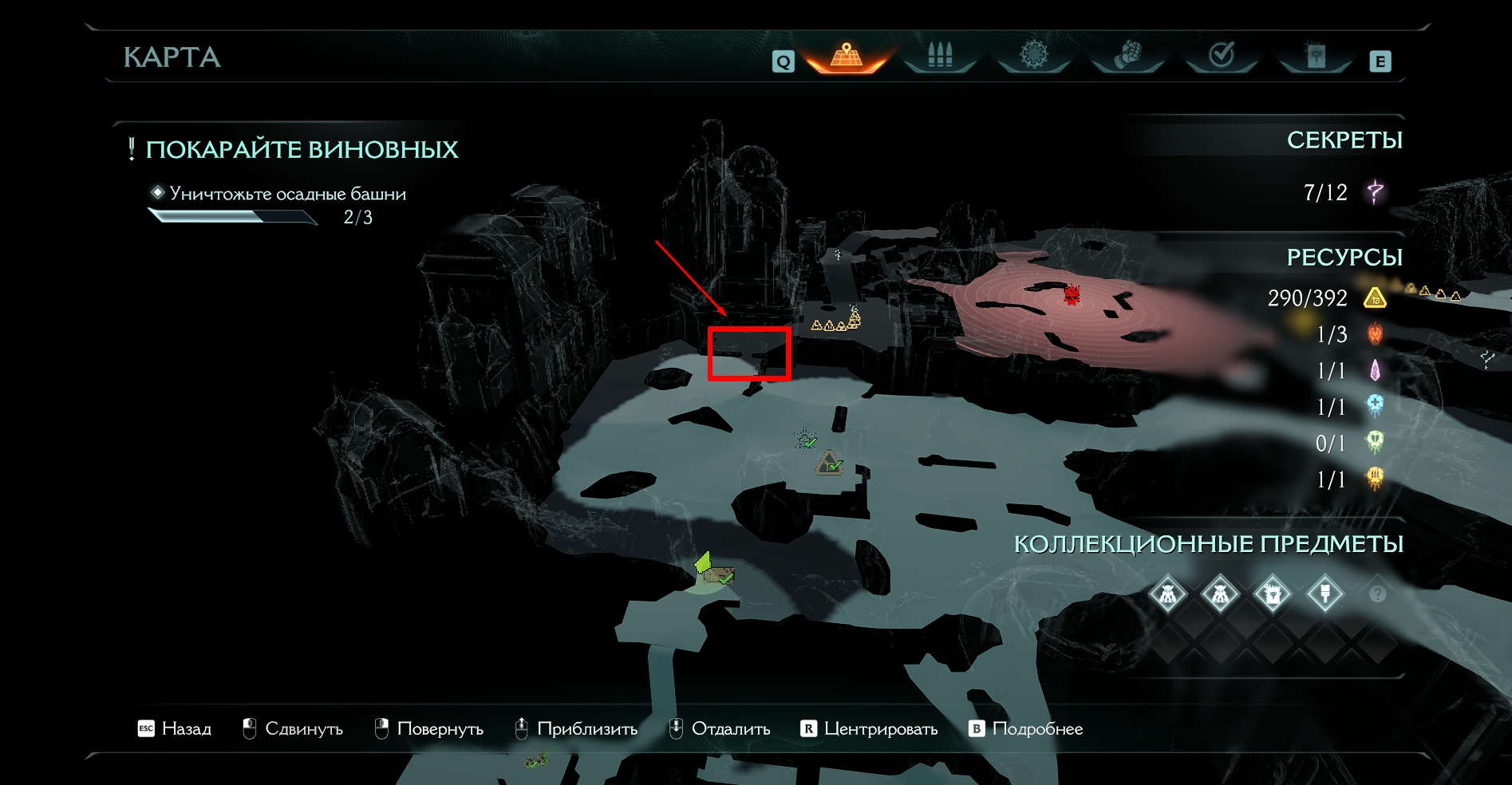The width and height of the screenshot is (1512, 785).
Task: Click the red demon marker on the map
Action: pyautogui.click(x=1072, y=295)
